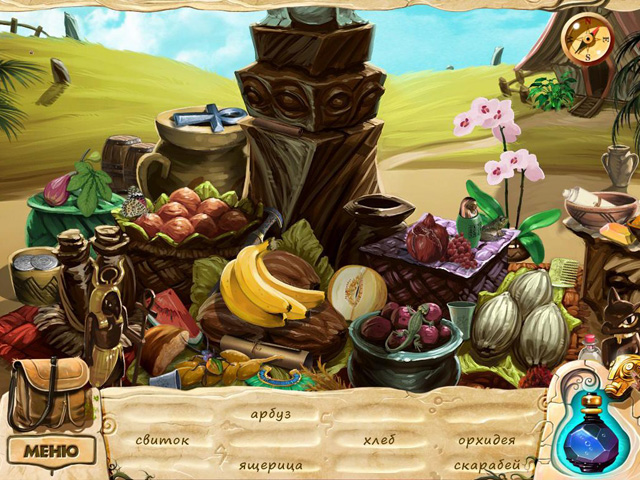Select the word скарабей in the list
This screenshot has width=640, height=480.
[487, 465]
